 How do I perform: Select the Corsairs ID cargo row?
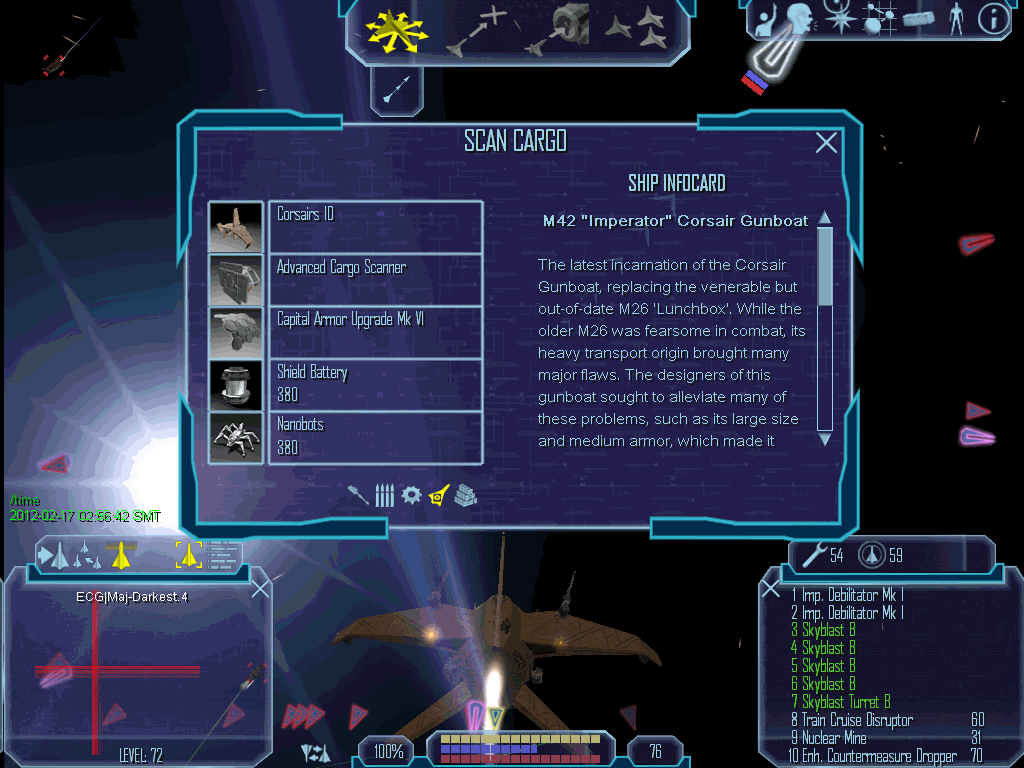375,227
